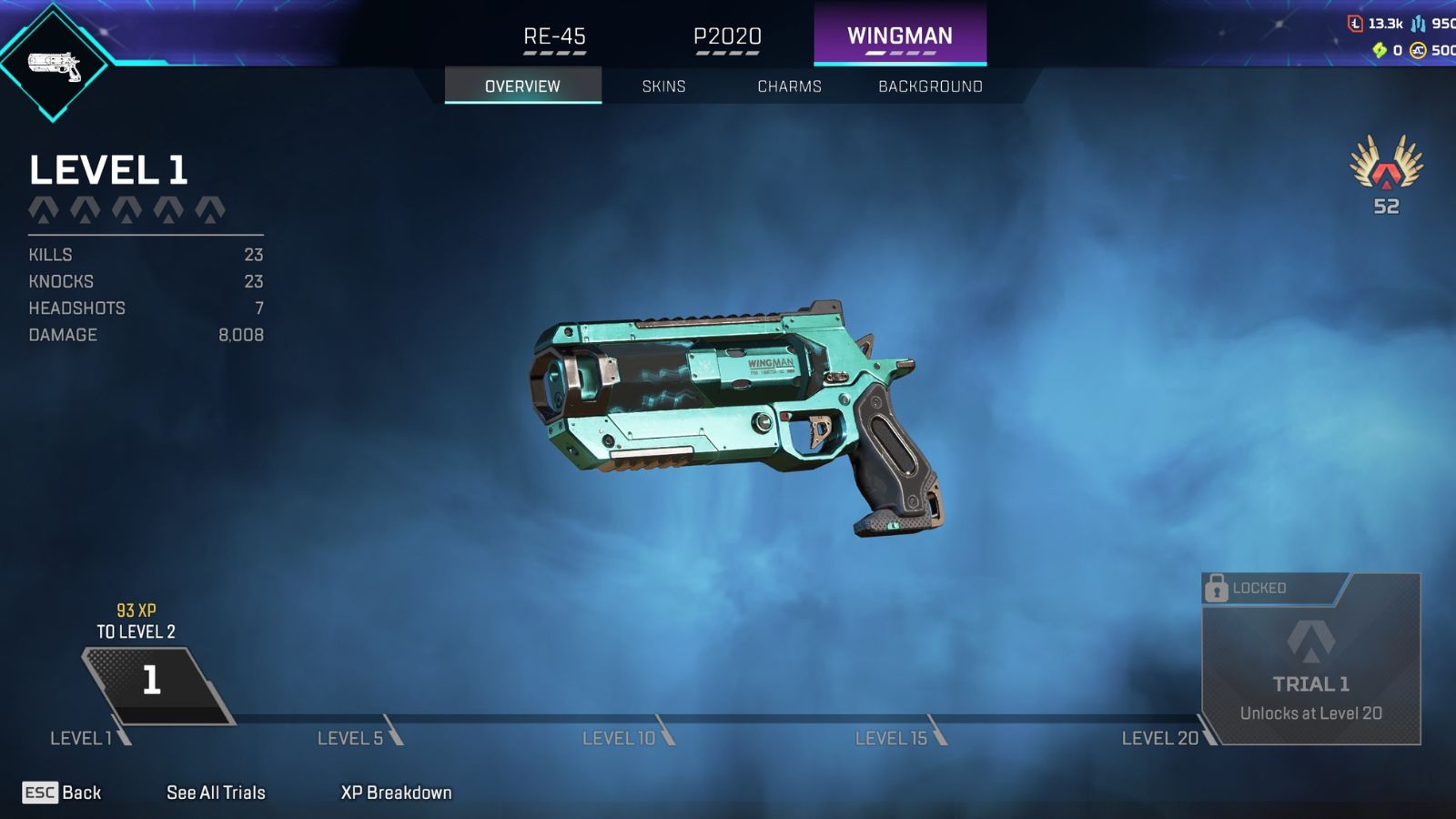Click the lock icon on Trial 1
This screenshot has width=1456, height=819.
click(x=1217, y=589)
